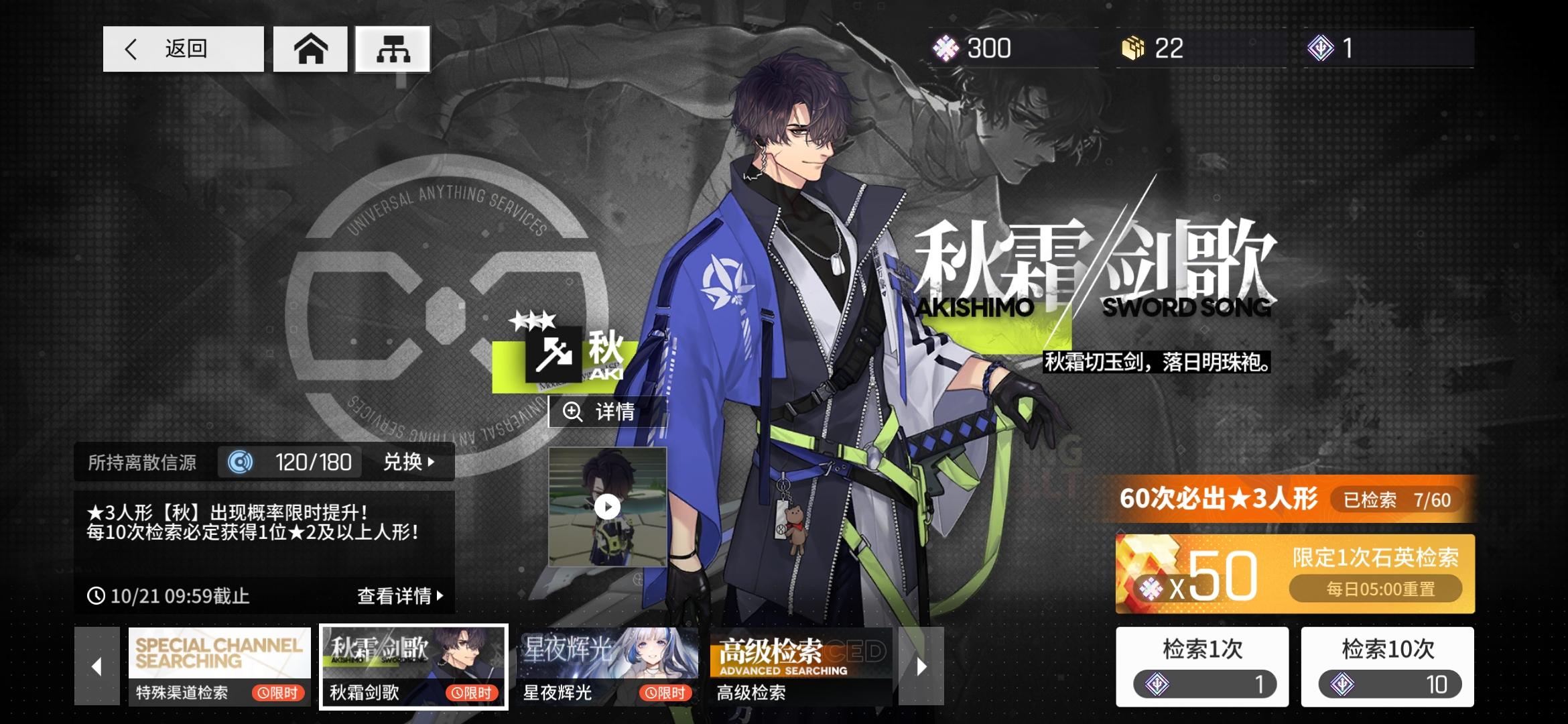Image resolution: width=1568 pixels, height=724 pixels.
Task: Switch to the 特殊渠道检索 banner tab
Action: pyautogui.click(x=219, y=666)
